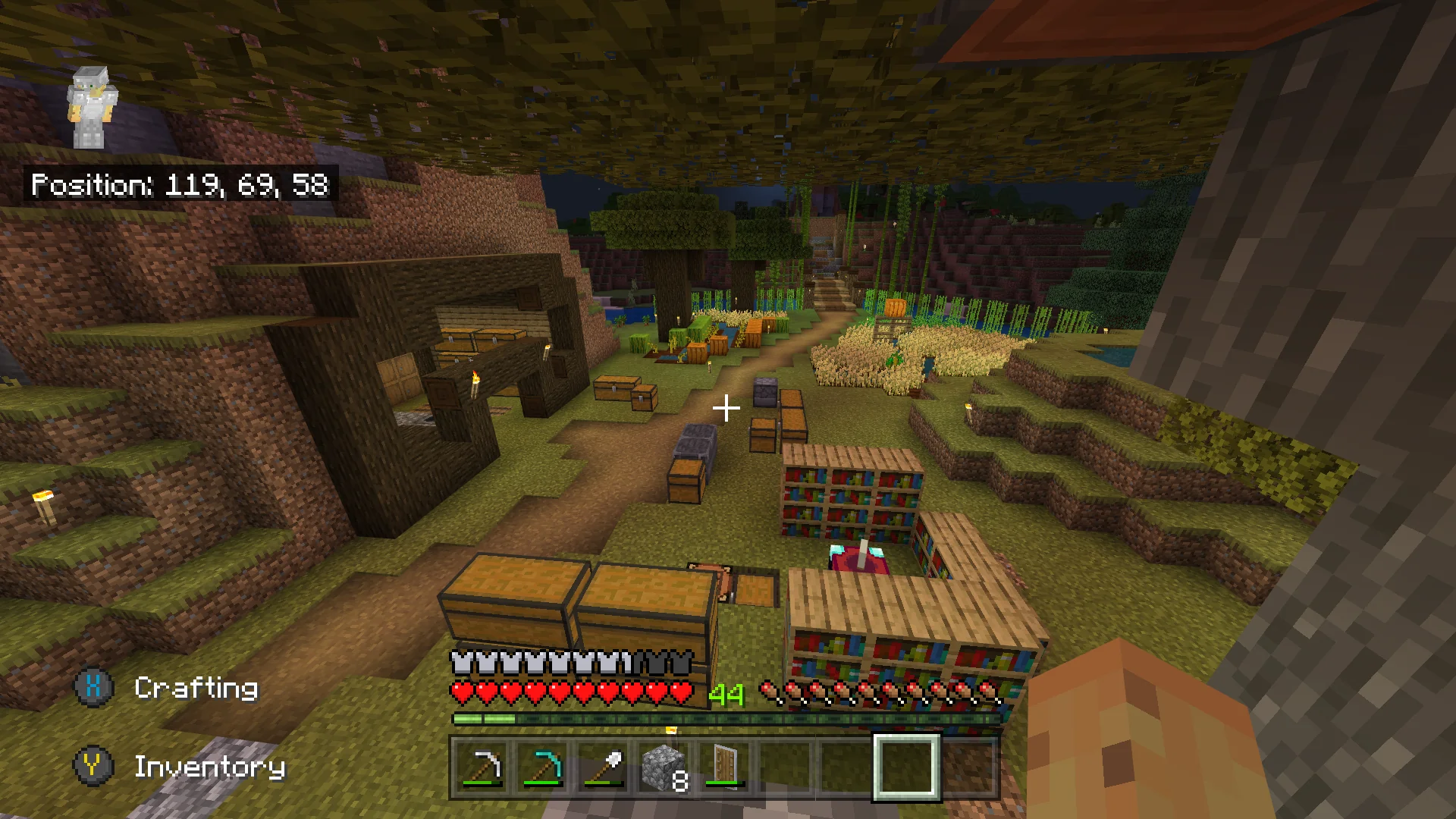Choose the iron shovel in the hotbar
Screen dimensions: 1456x819
pos(604,767)
